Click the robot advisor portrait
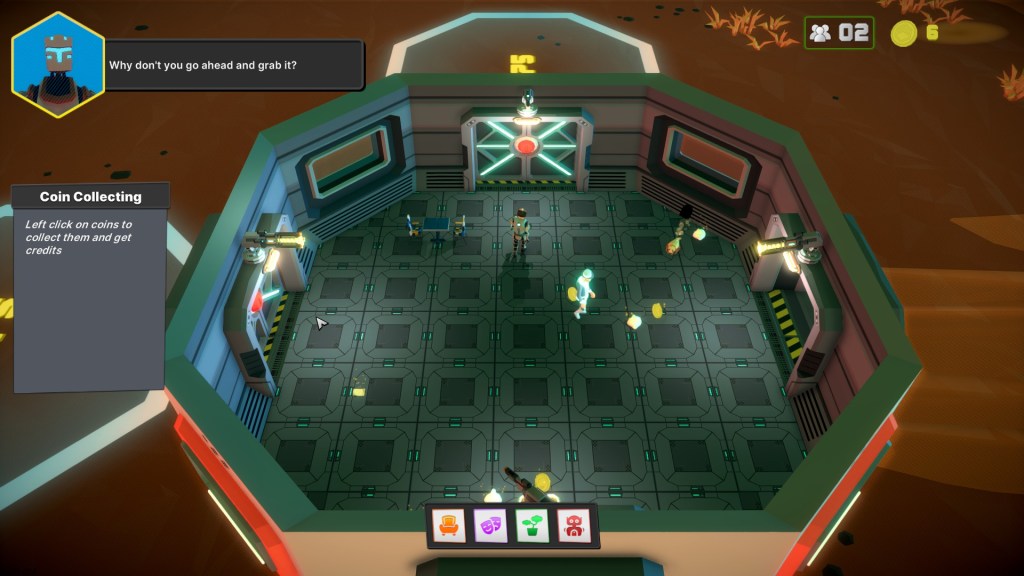 point(58,64)
